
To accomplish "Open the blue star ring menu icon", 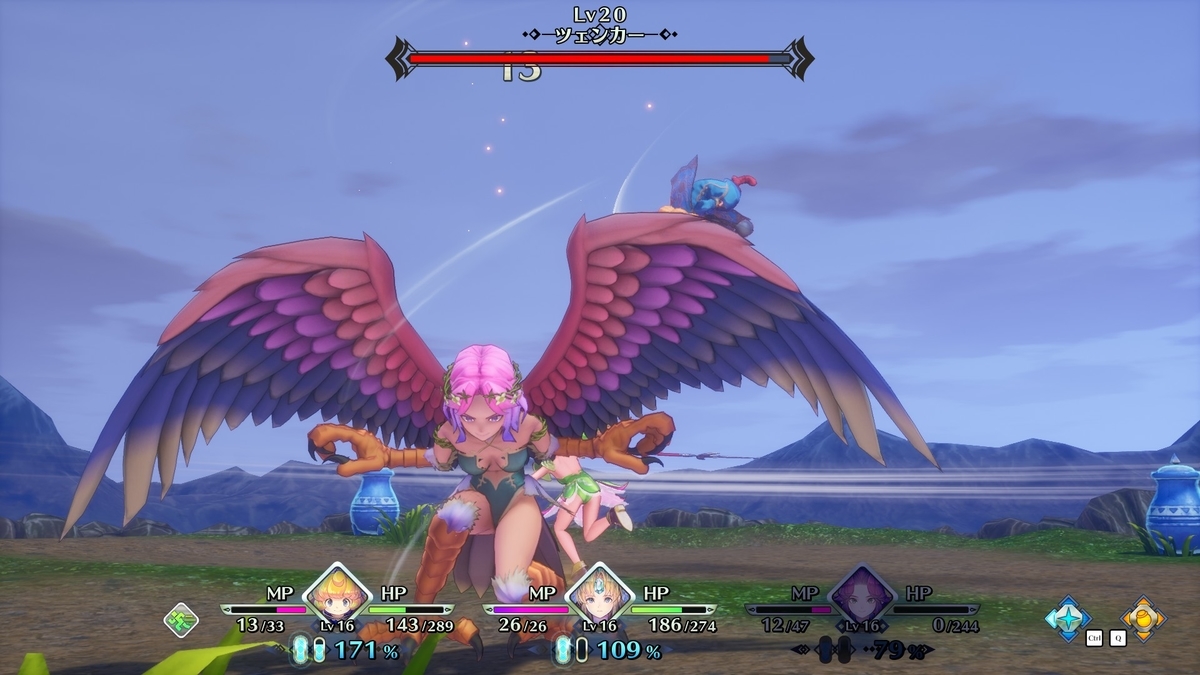I will pos(1067,617).
